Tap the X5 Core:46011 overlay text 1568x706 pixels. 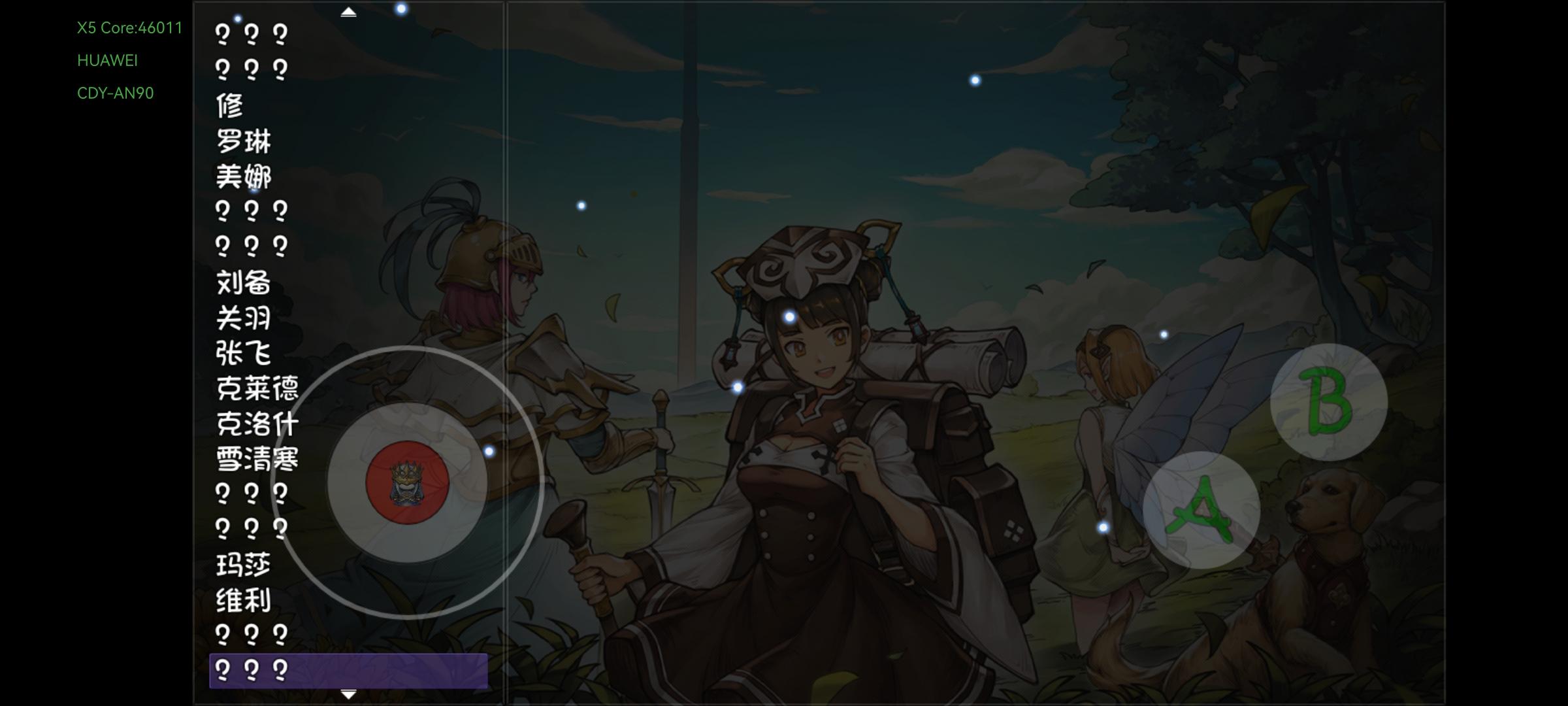129,27
